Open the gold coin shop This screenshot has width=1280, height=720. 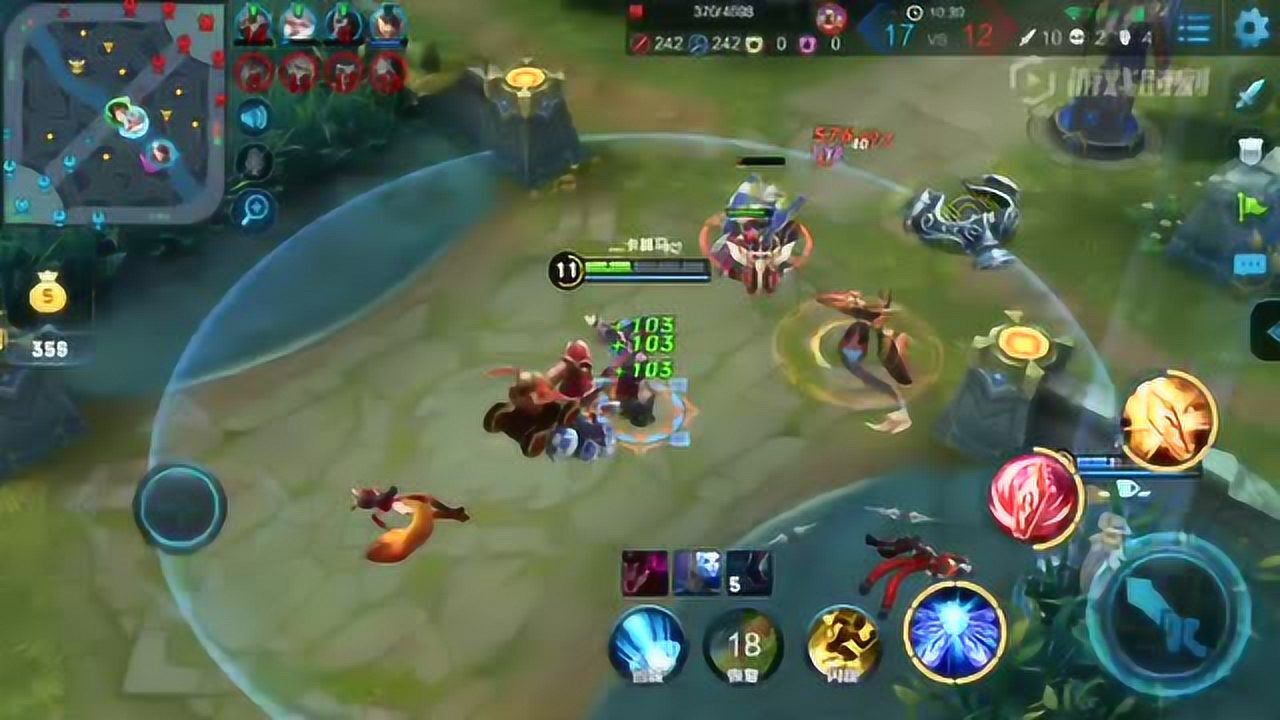47,296
